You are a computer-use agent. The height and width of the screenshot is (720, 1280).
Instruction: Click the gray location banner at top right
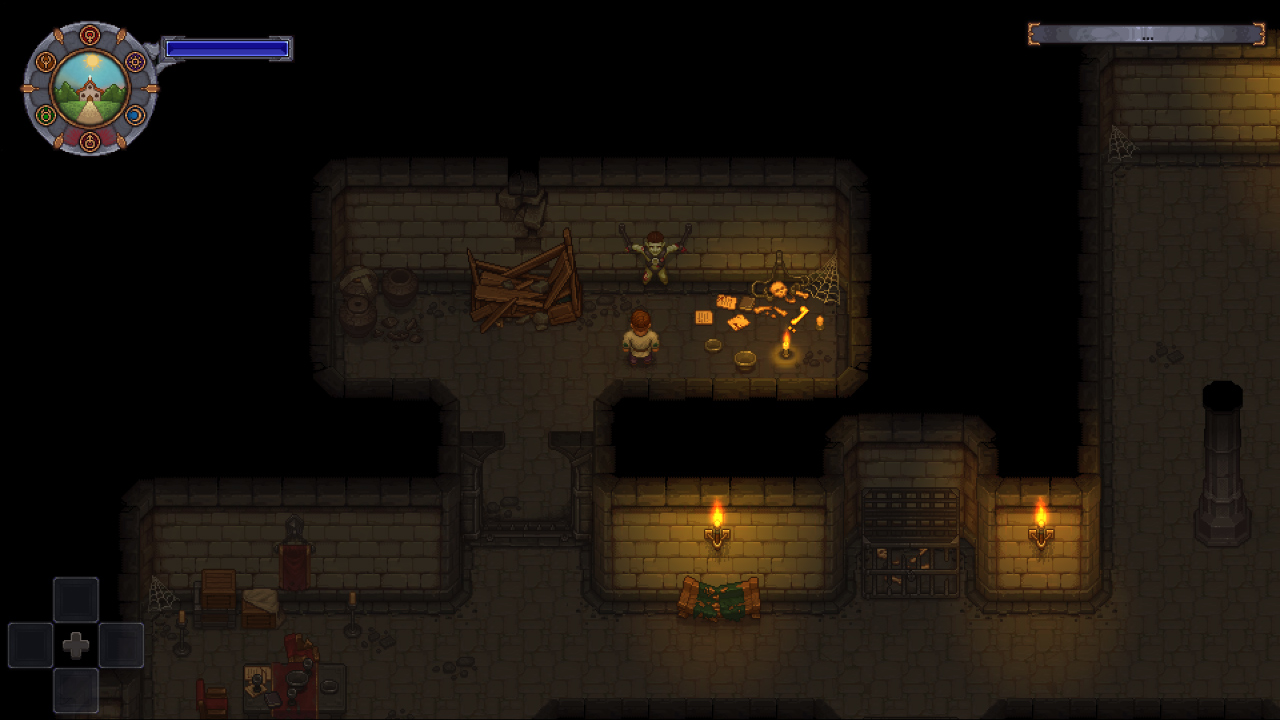(x=1148, y=33)
